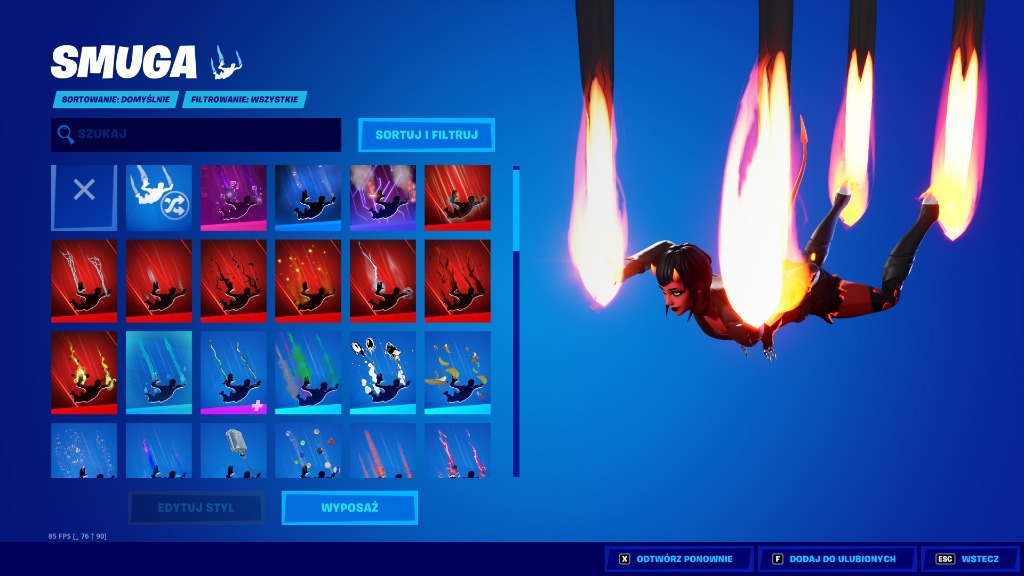Click the Sortuj i Filtruj button
The height and width of the screenshot is (576, 1024).
[x=426, y=135]
